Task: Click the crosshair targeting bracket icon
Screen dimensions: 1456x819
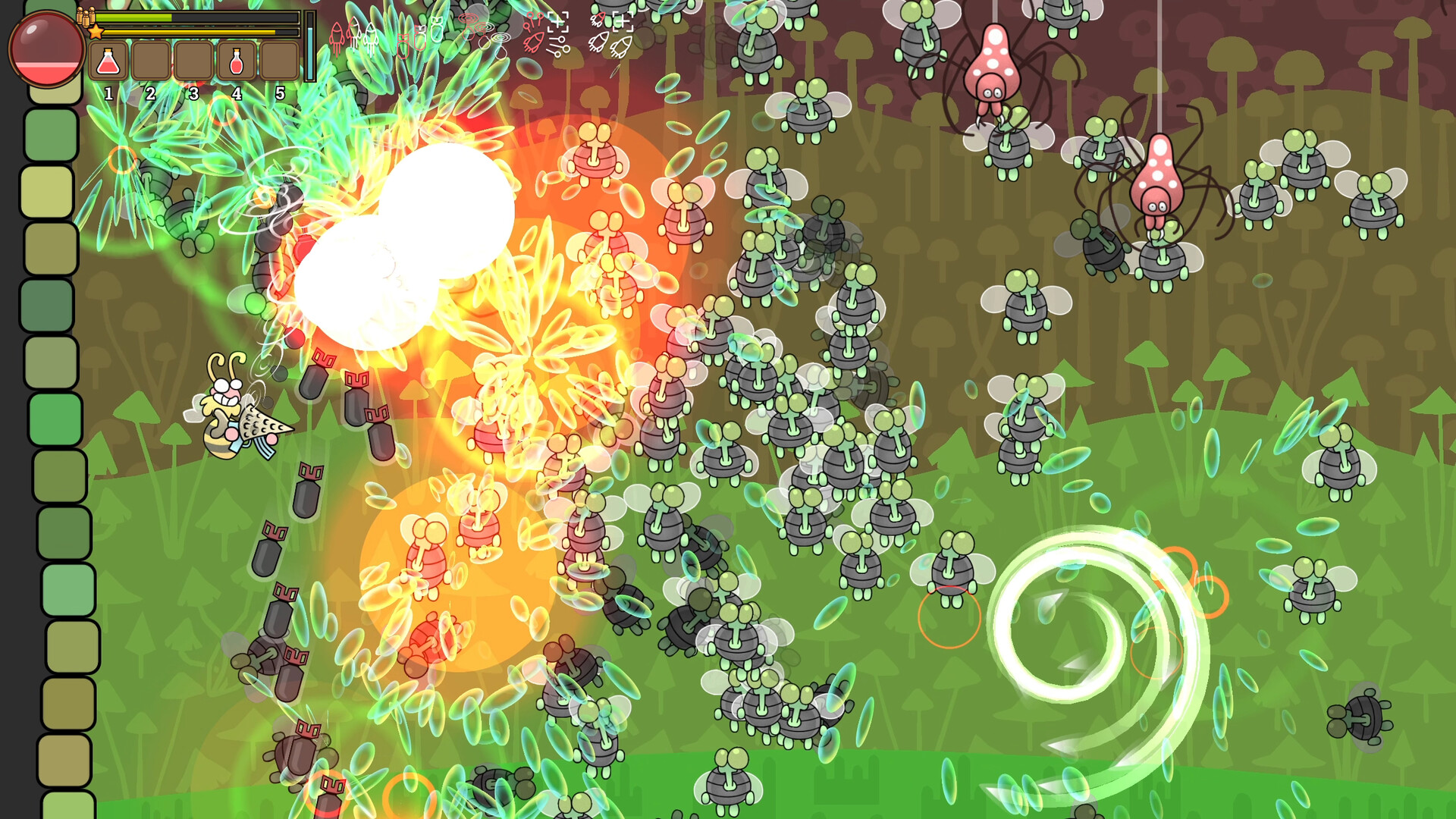Action: point(559,23)
